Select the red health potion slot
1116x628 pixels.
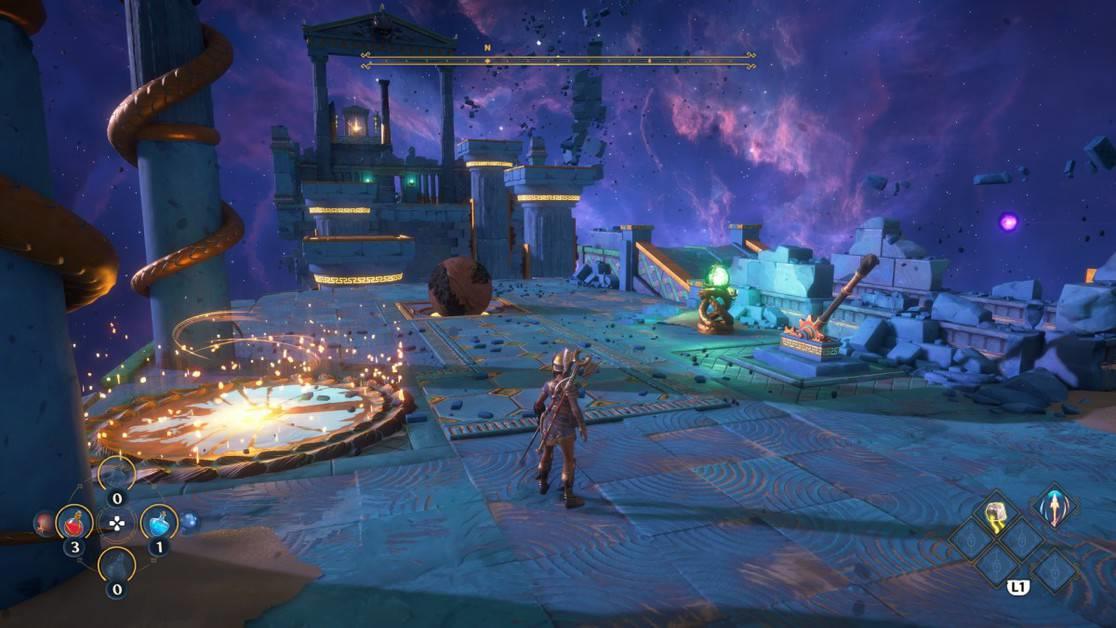pos(74,521)
